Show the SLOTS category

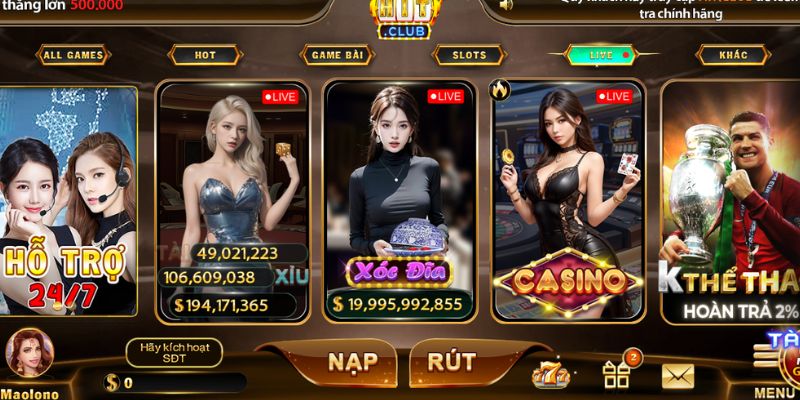(463, 55)
